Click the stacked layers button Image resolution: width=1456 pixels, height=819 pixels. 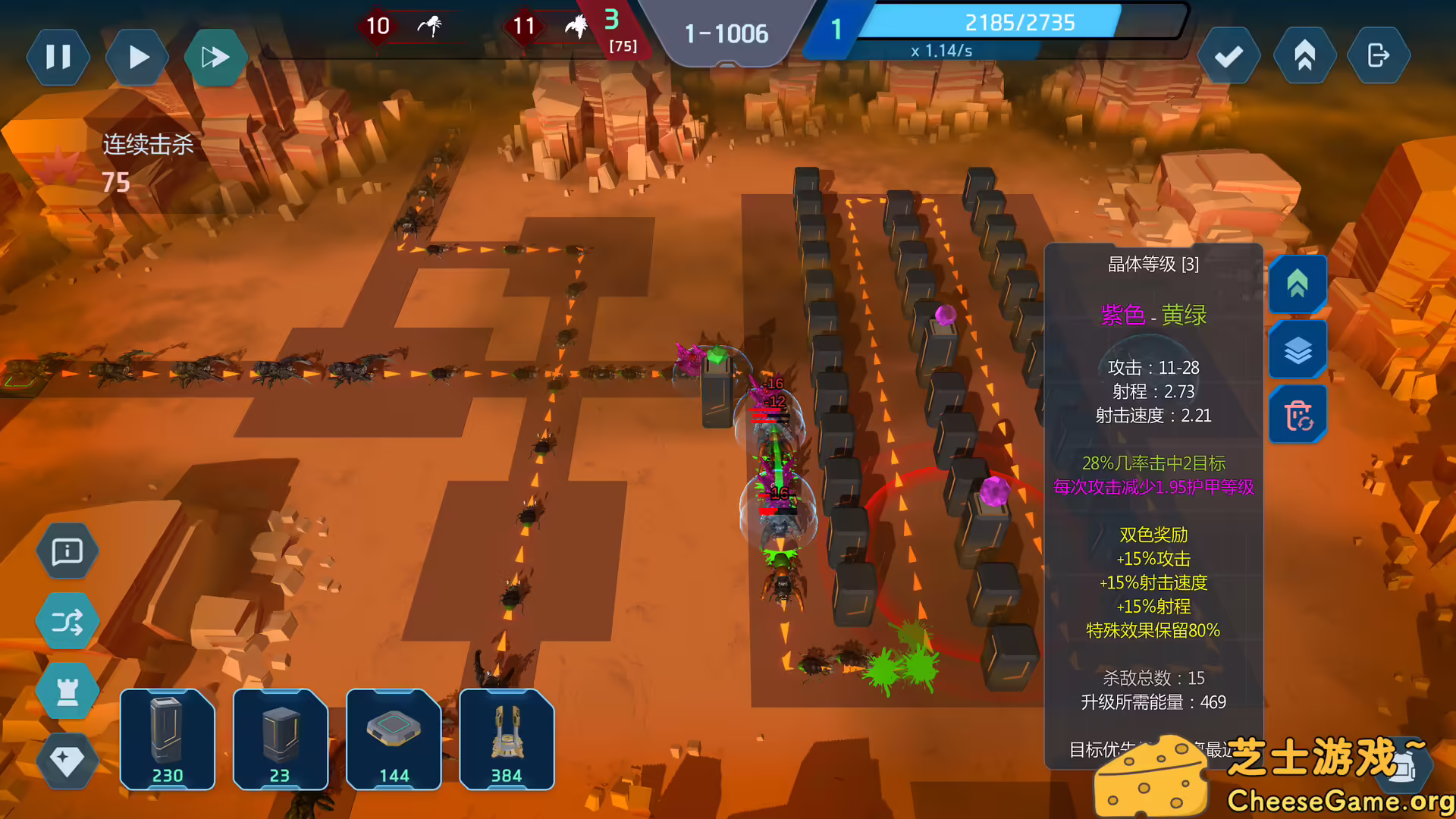(x=1298, y=350)
